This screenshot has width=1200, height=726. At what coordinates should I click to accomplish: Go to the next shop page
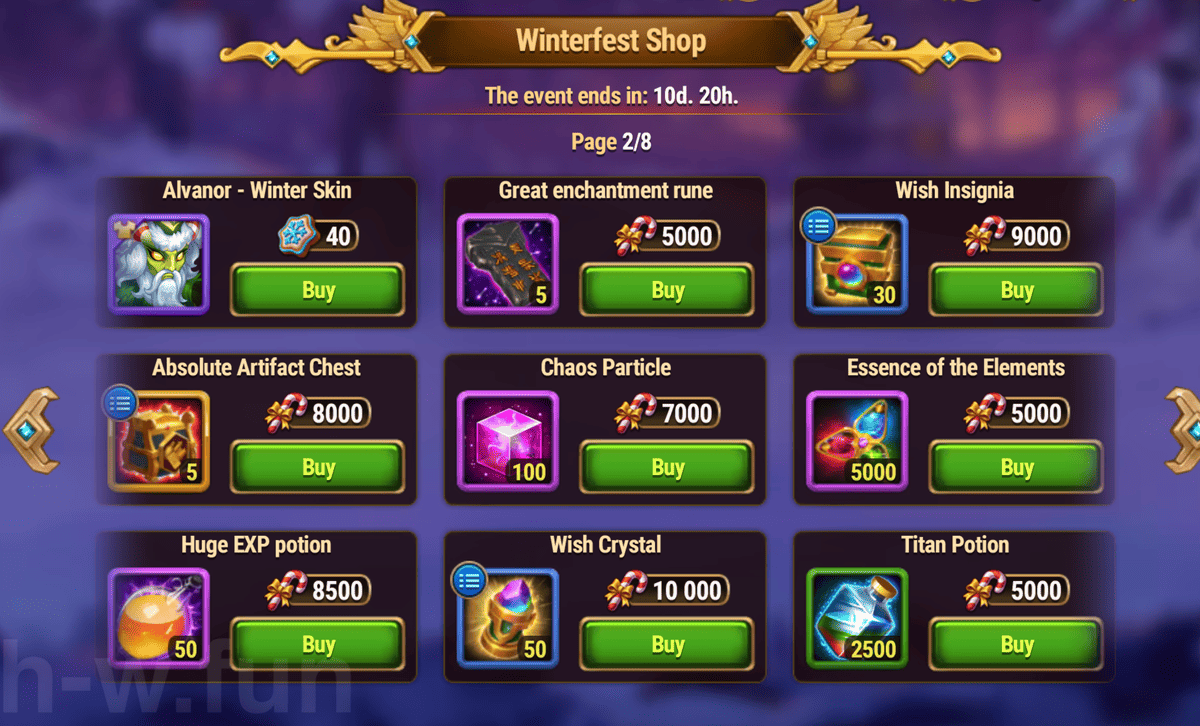tap(1182, 430)
